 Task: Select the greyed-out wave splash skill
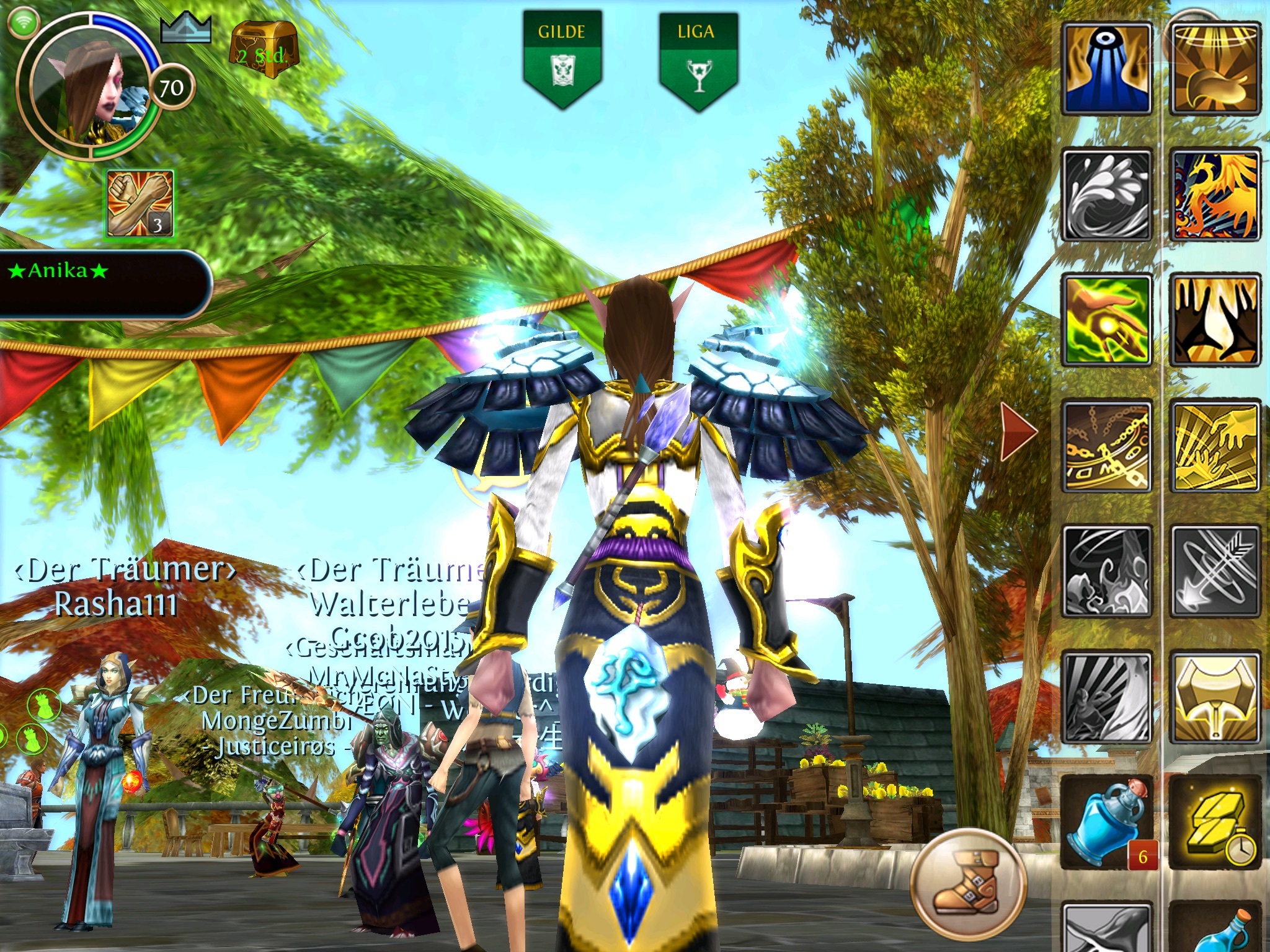pos(1108,195)
